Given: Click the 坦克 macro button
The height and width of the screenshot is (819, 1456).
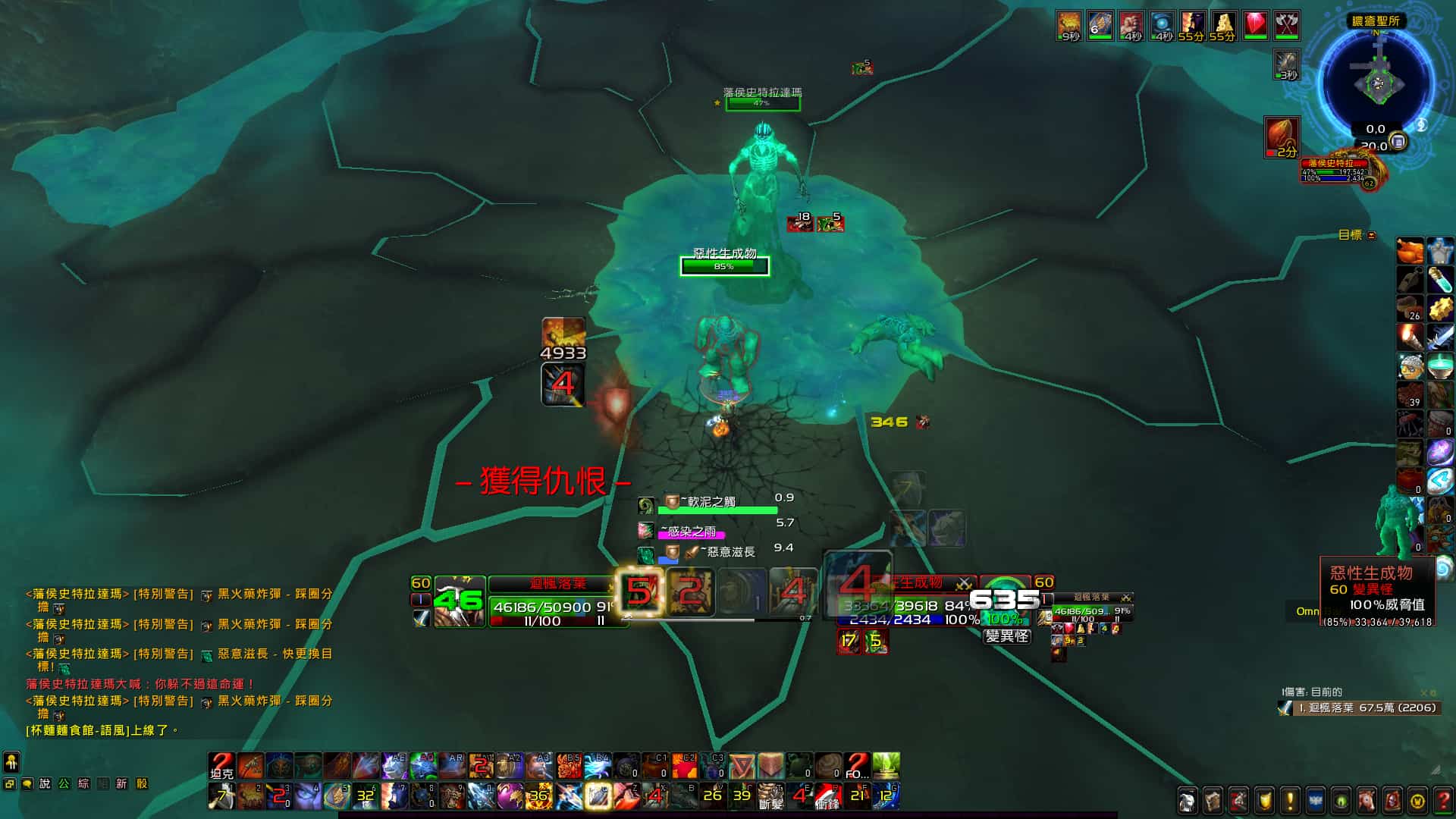Looking at the screenshot, I should [x=221, y=766].
